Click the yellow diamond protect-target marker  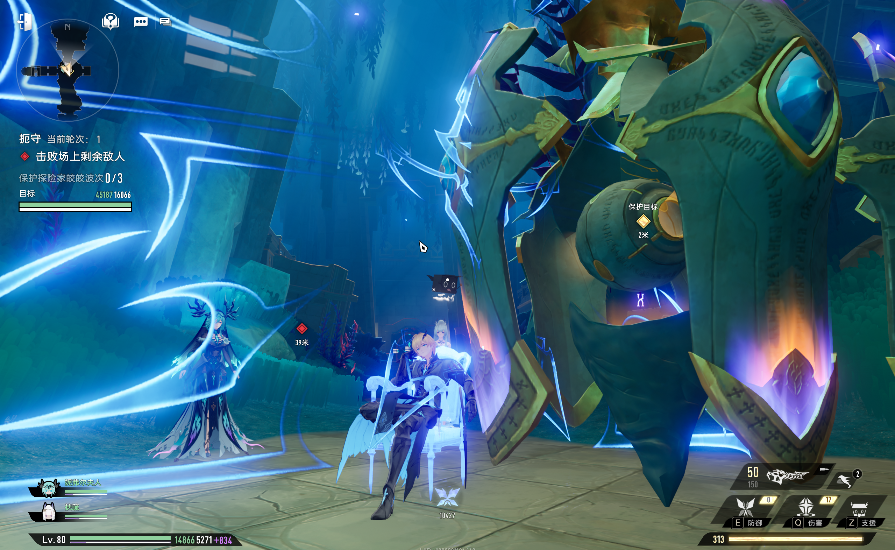643,220
